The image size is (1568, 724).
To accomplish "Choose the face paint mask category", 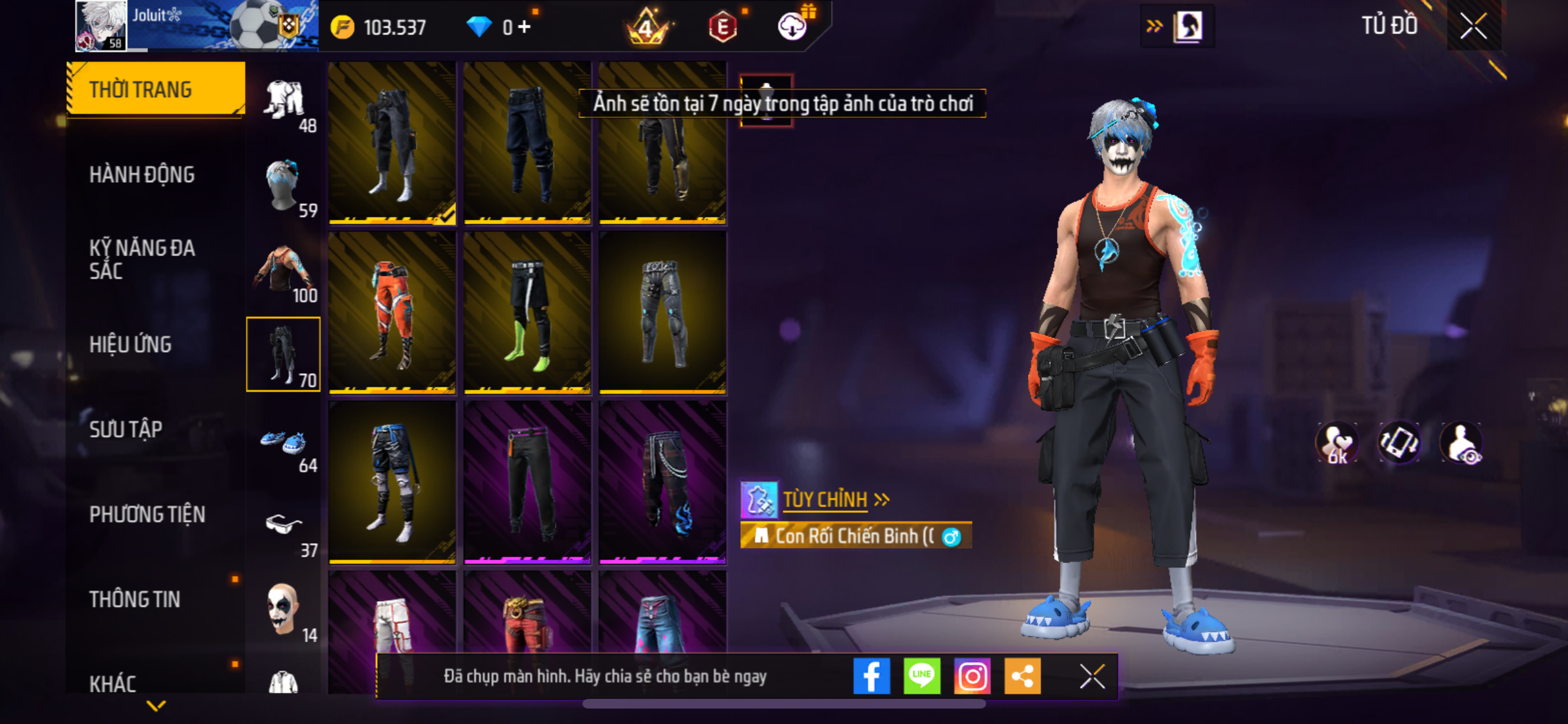I will coord(284,611).
